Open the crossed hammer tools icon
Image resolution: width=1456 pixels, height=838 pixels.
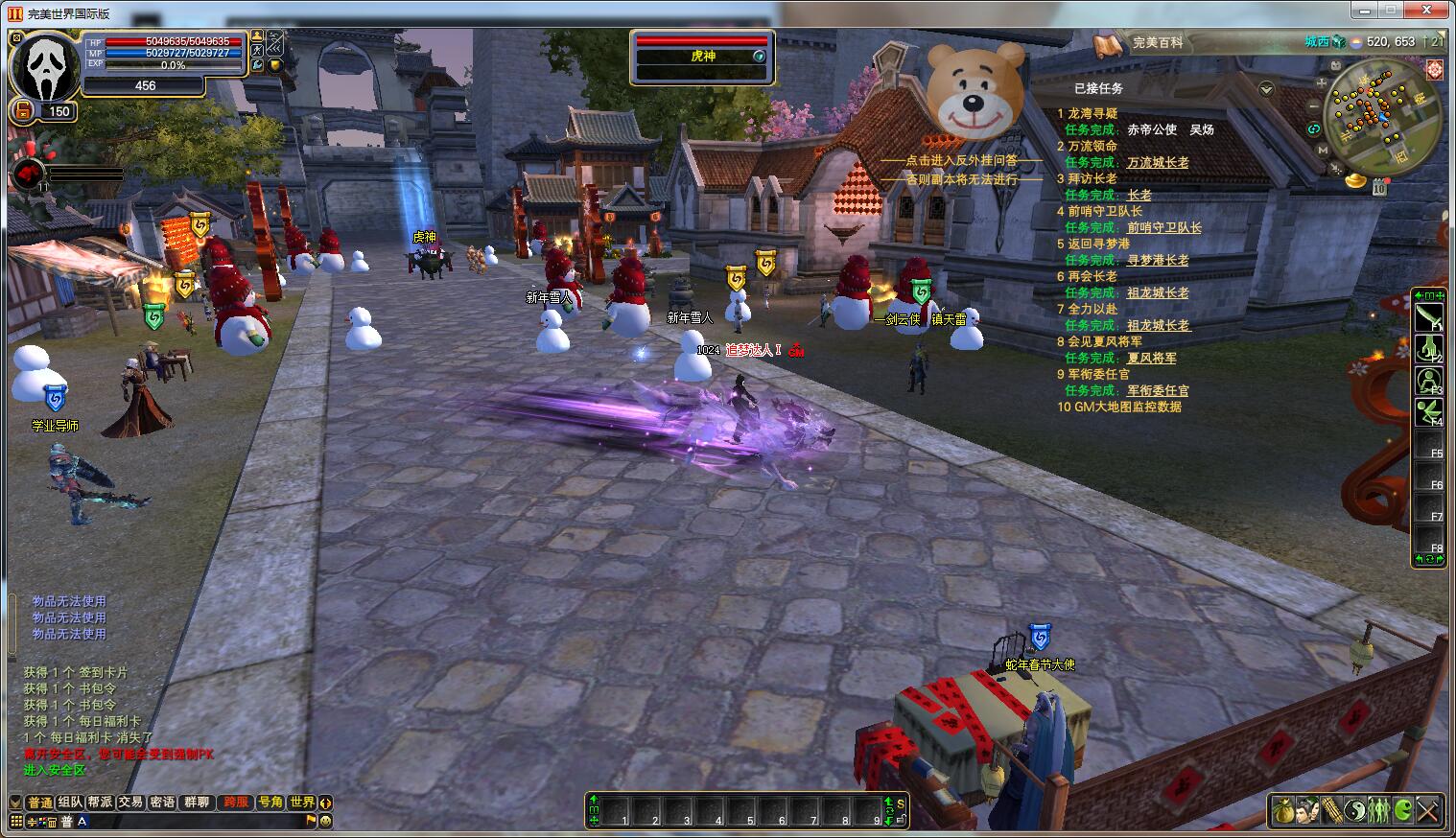tap(1427, 811)
